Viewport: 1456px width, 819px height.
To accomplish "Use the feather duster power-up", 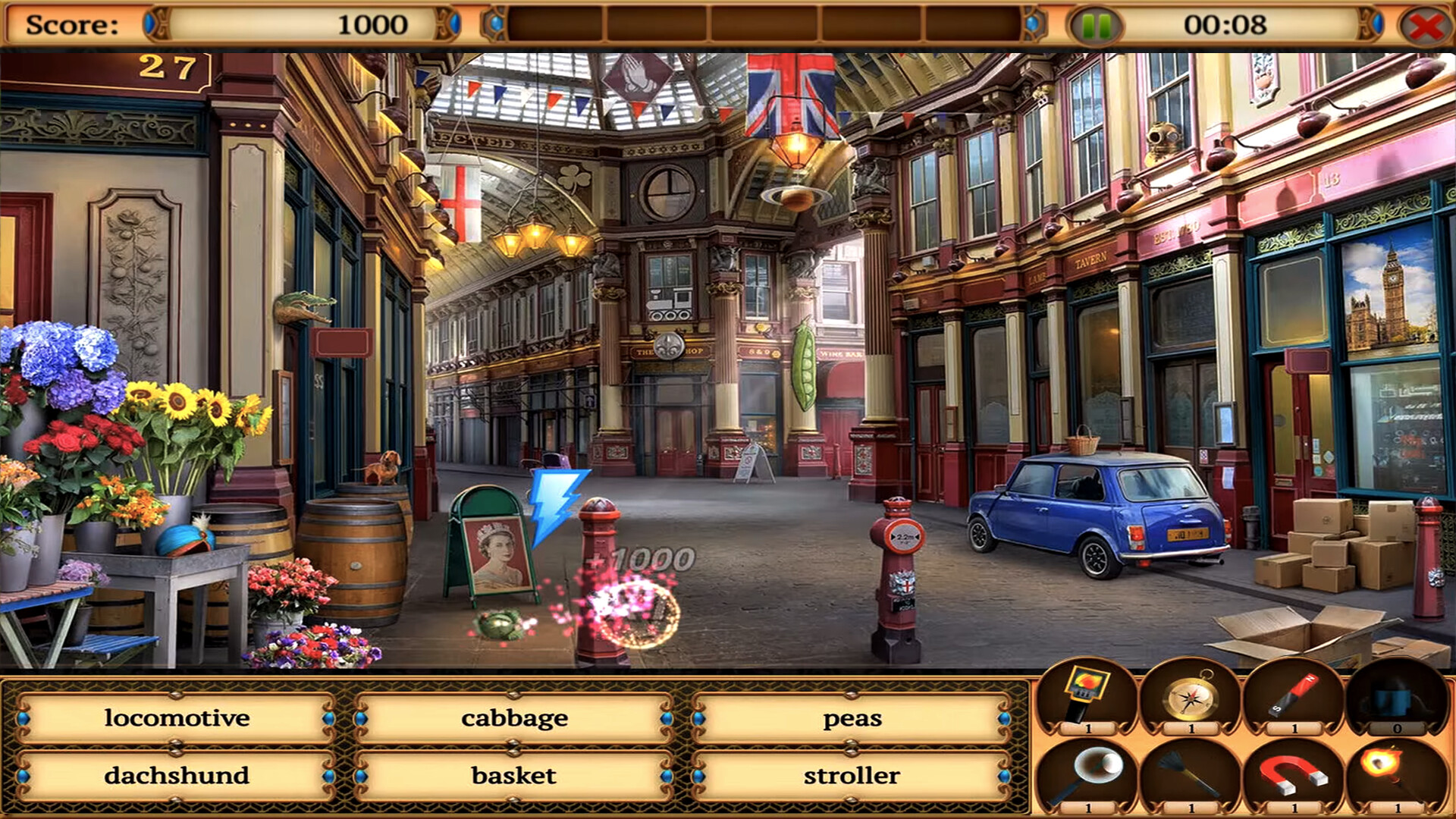I will pos(1191,773).
